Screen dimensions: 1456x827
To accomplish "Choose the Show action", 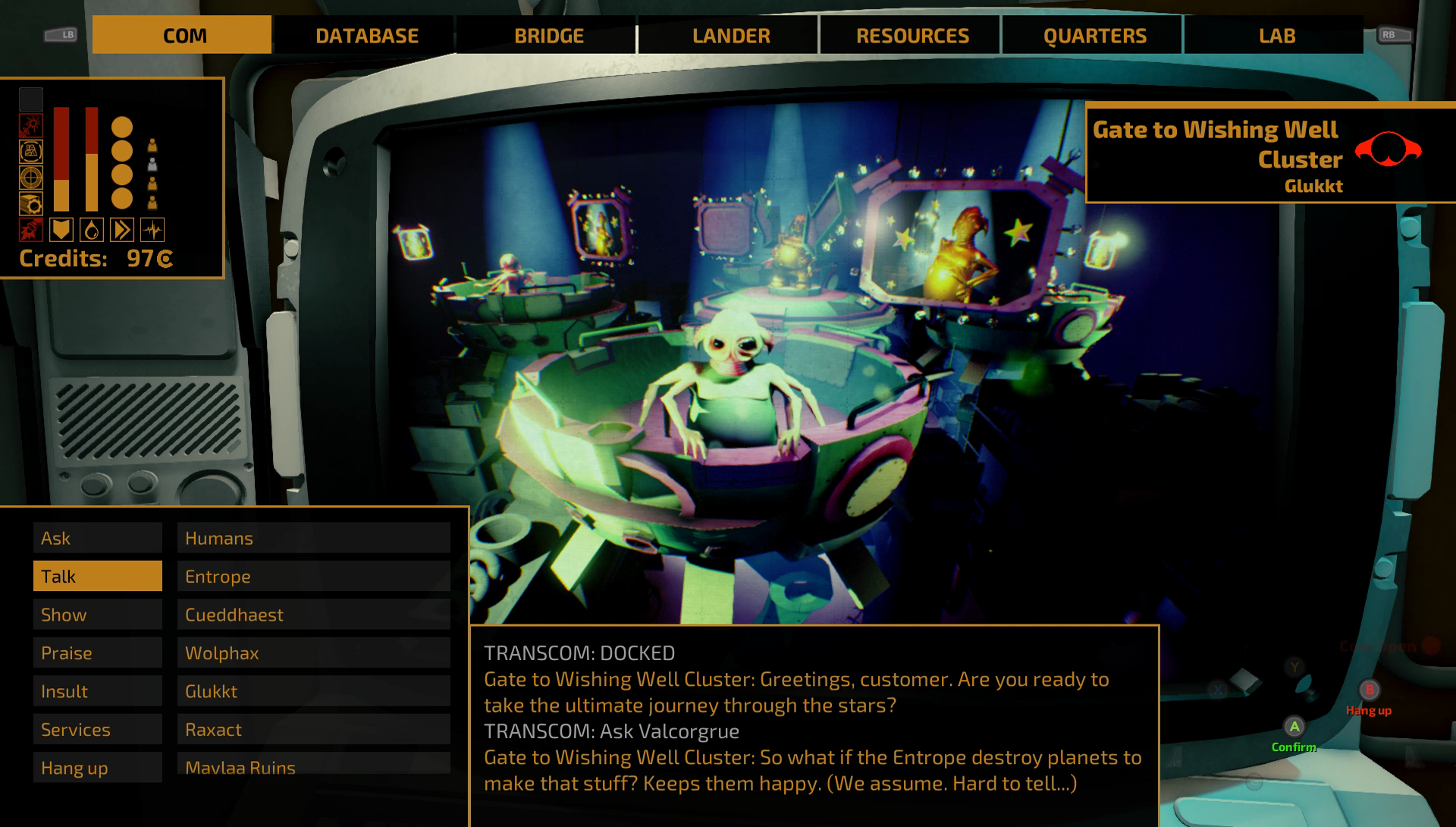I will point(98,615).
